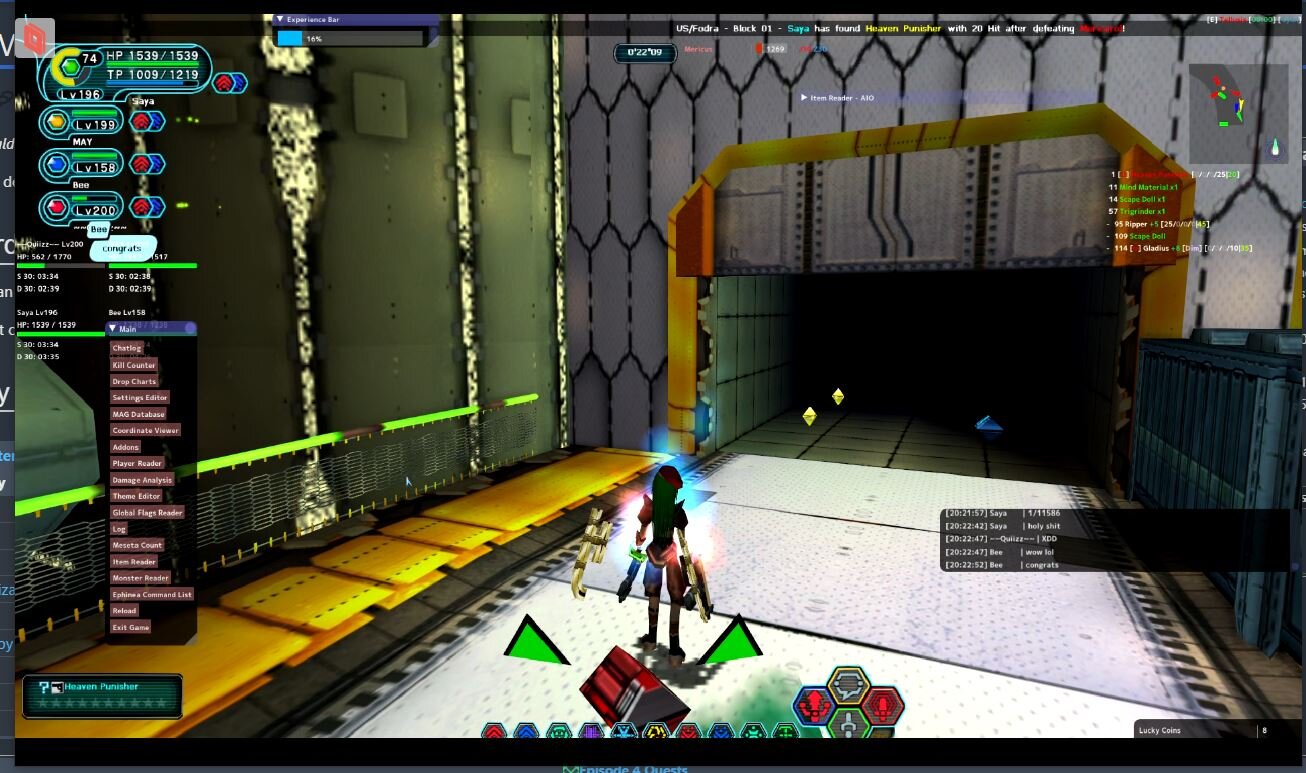The height and width of the screenshot is (773, 1306).
Task: Show the Coordinate Viewer
Action: tap(145, 430)
